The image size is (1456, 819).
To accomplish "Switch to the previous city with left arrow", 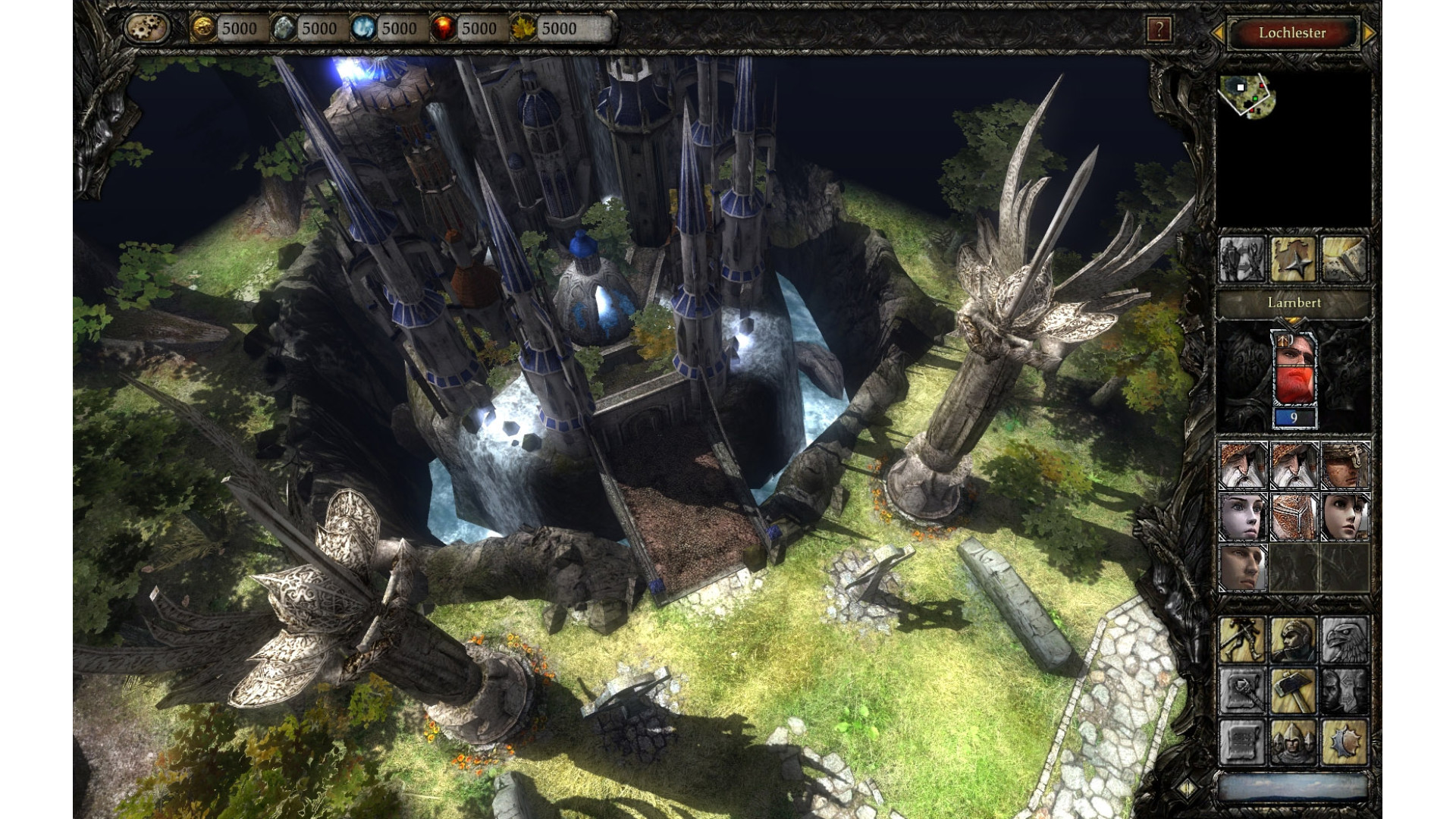I will pos(1218,33).
